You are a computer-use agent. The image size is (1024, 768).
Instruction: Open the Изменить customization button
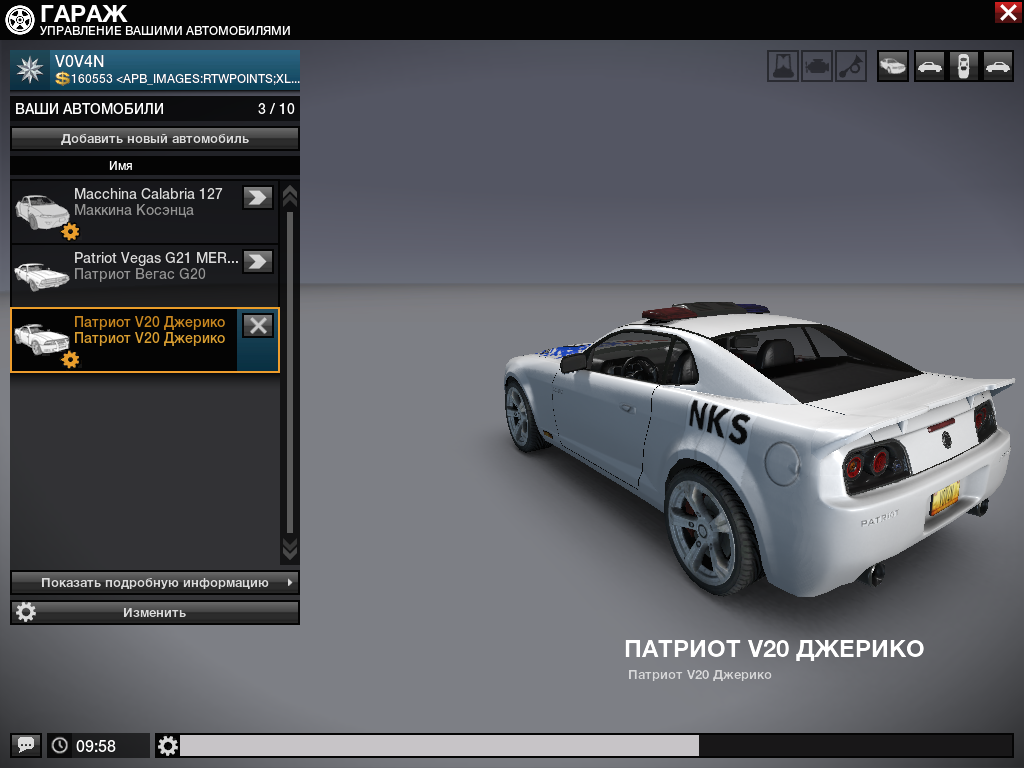pos(155,612)
